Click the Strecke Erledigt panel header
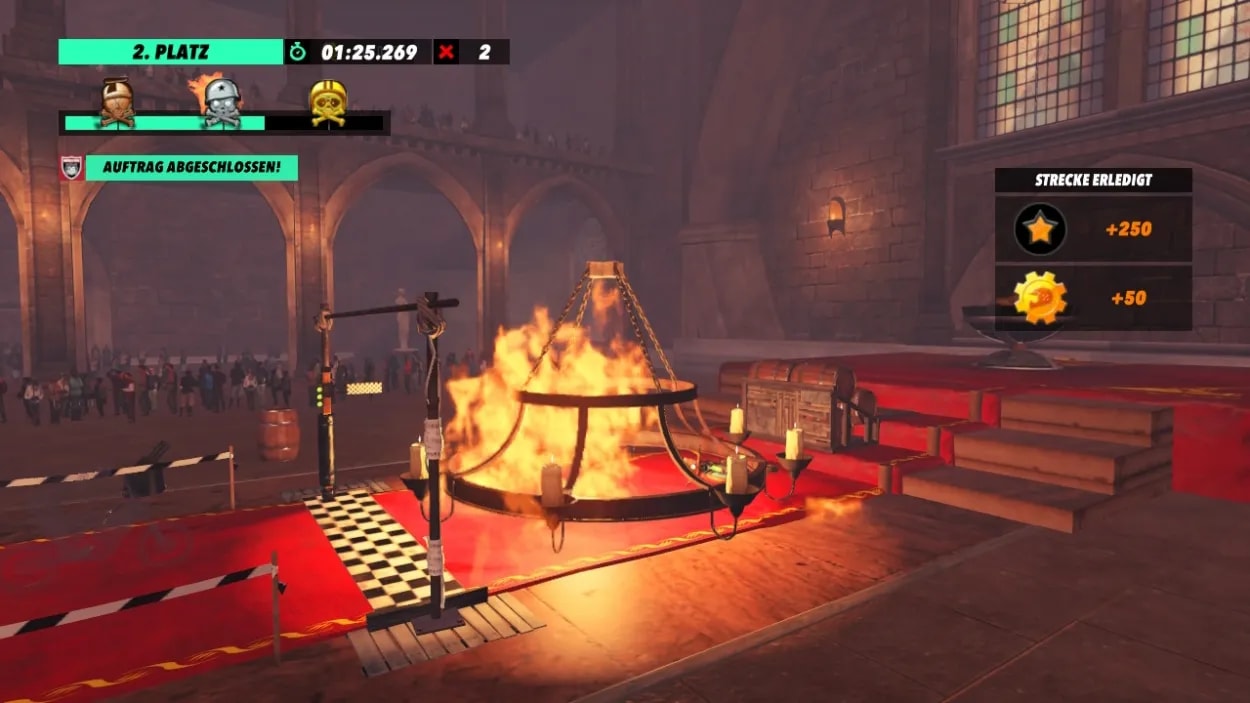Screen dimensions: 1250x703 tap(1093, 180)
